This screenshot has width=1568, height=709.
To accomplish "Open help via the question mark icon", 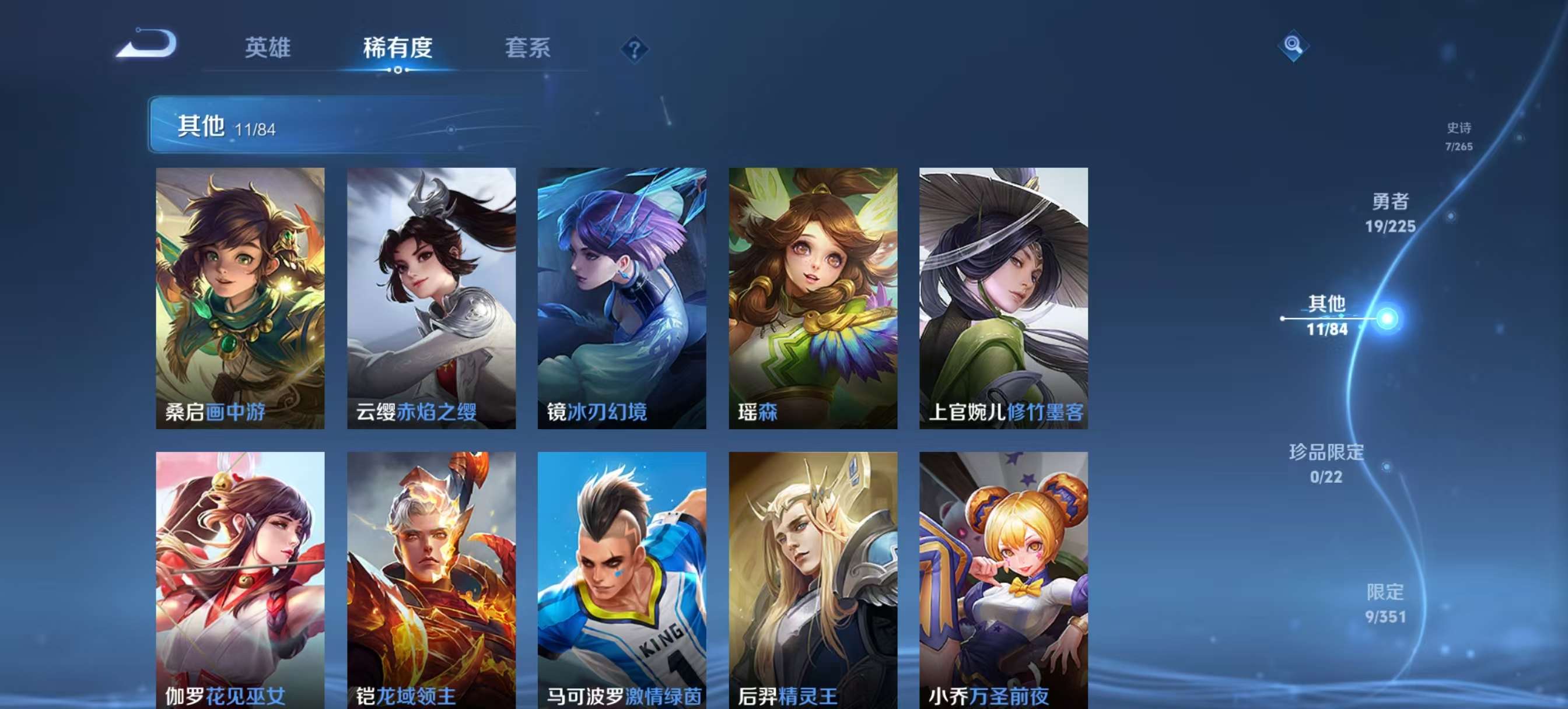I will (633, 49).
